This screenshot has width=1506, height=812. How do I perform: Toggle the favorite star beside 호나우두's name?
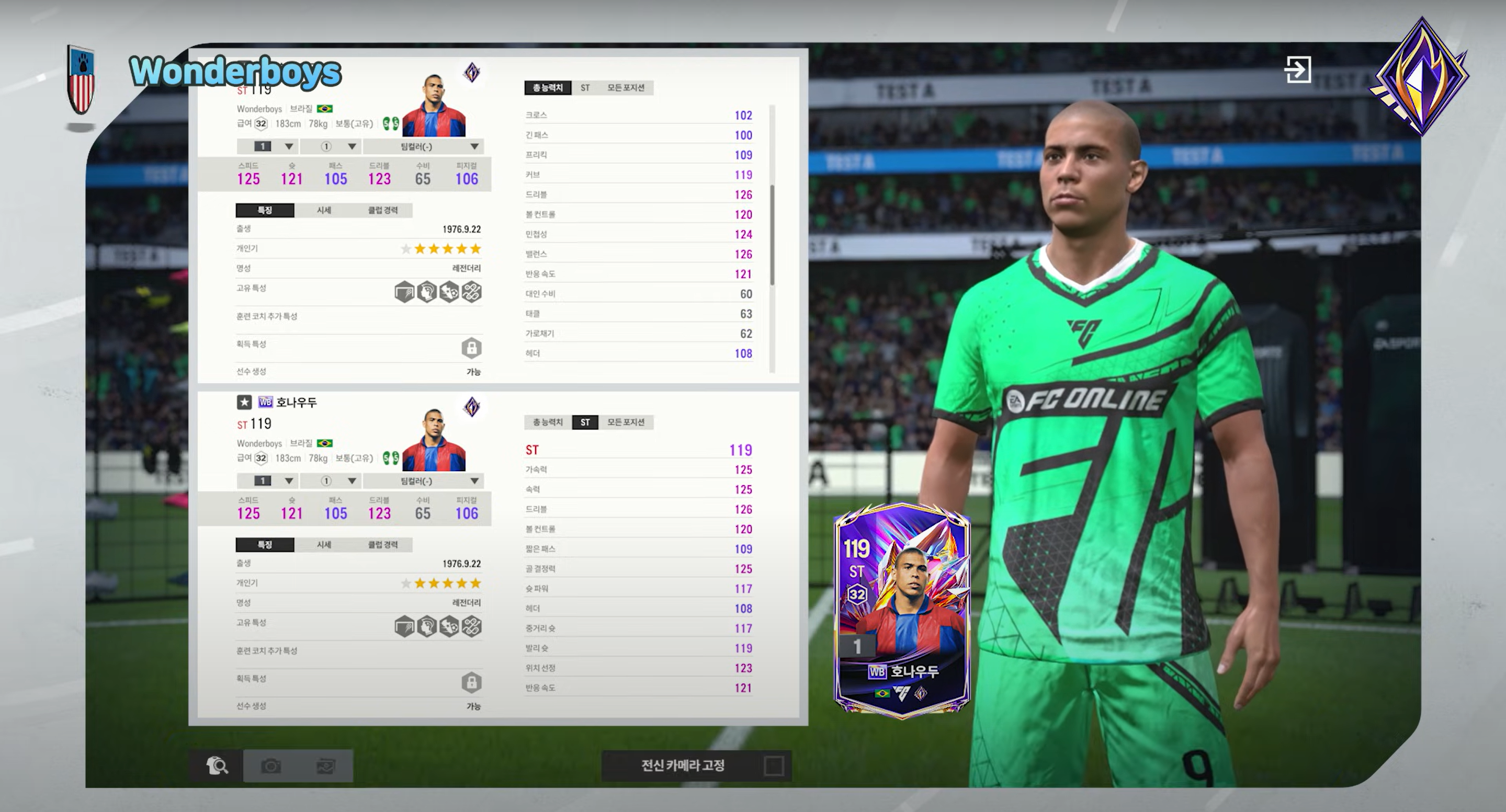(x=244, y=402)
